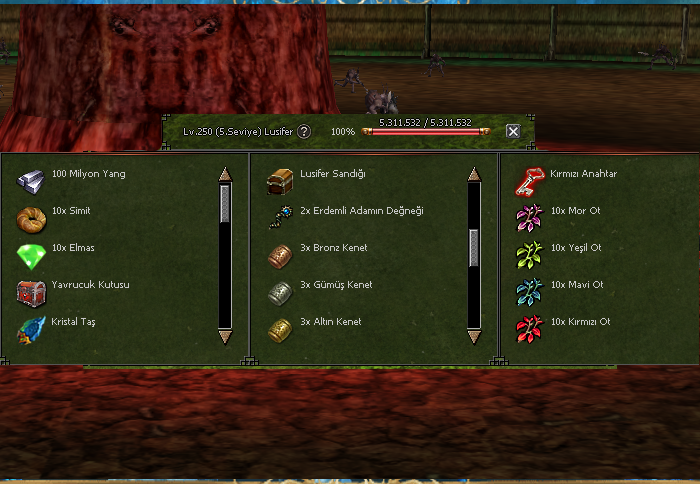700x484 pixels.
Task: Click the Kristal Taş item
Action: 31,329
